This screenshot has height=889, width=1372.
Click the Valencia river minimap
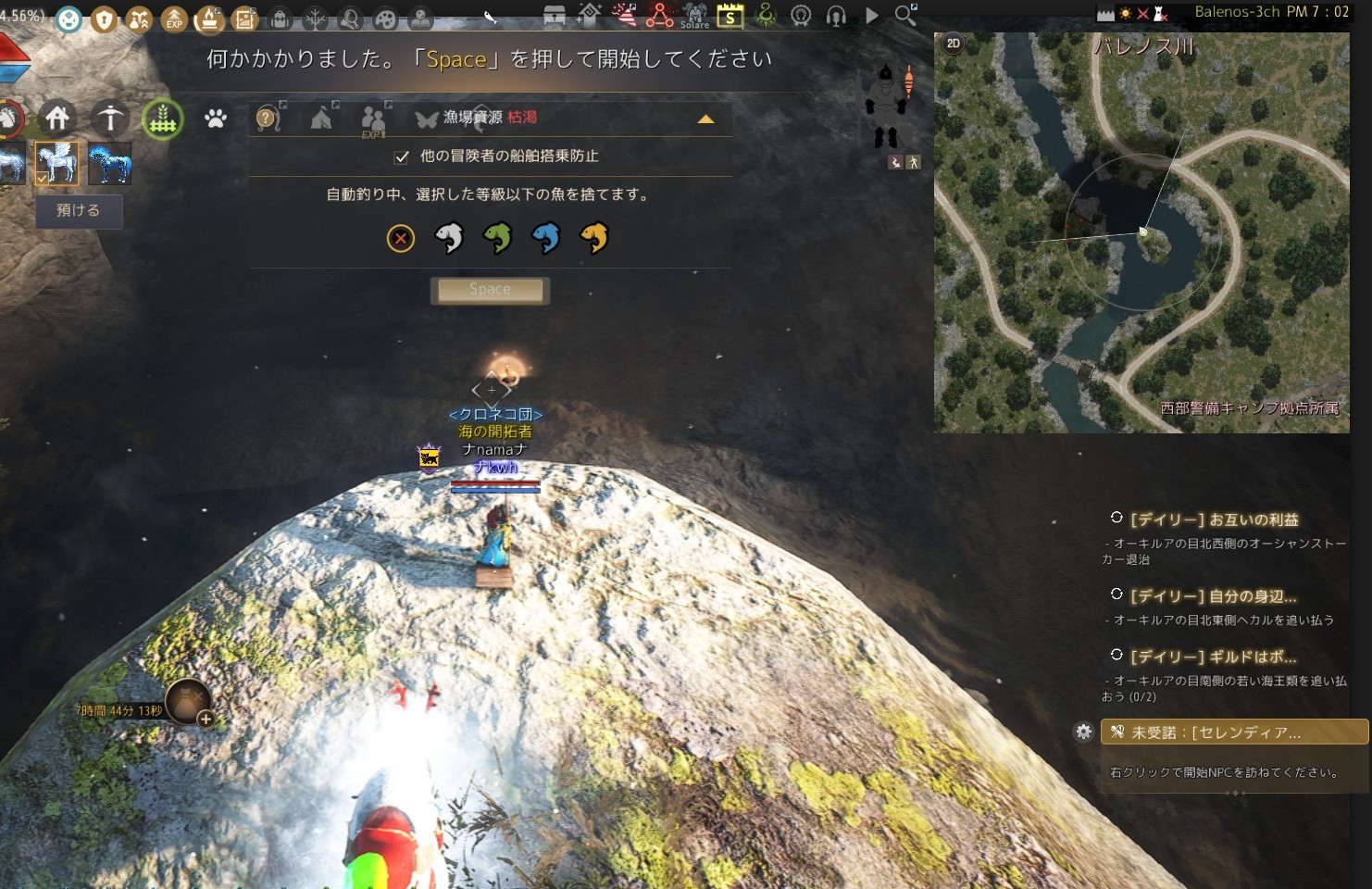point(1141,232)
